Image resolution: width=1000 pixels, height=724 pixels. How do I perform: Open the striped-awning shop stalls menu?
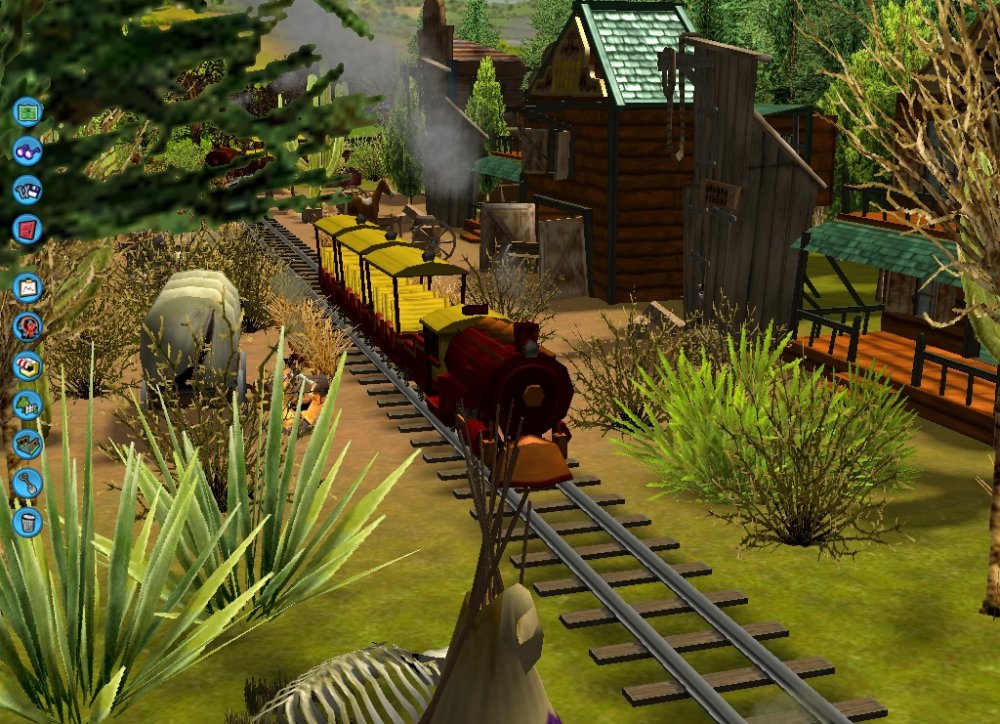[x=28, y=366]
